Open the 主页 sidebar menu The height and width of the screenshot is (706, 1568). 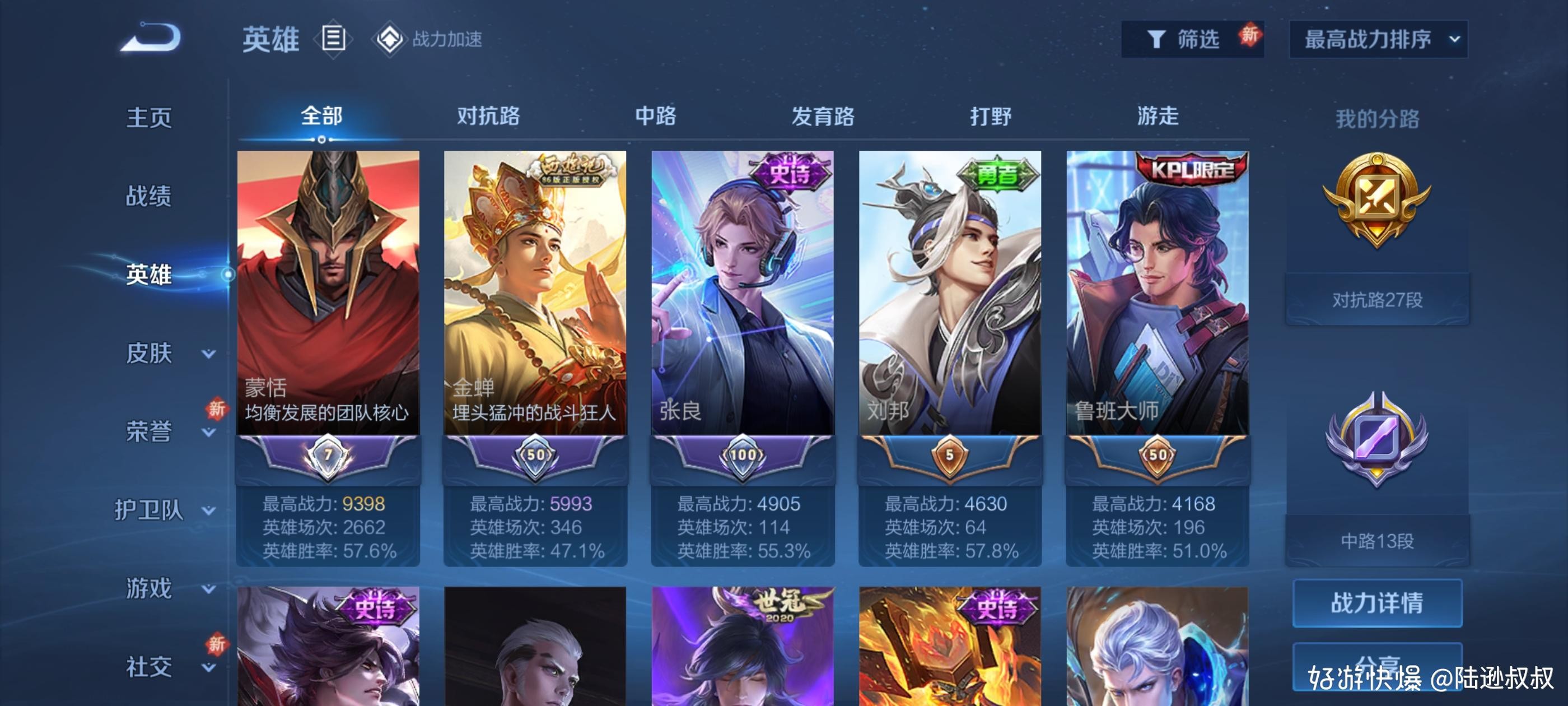click(x=148, y=117)
